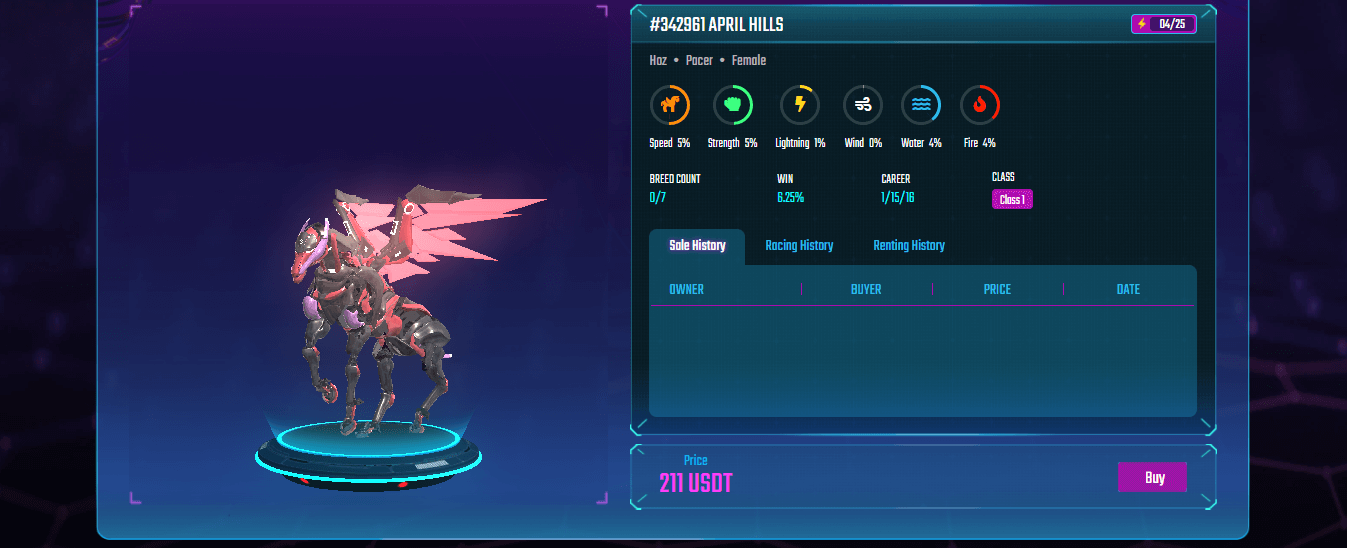This screenshot has width=1347, height=548.
Task: Select the Sale History tab
Action: [x=697, y=246]
